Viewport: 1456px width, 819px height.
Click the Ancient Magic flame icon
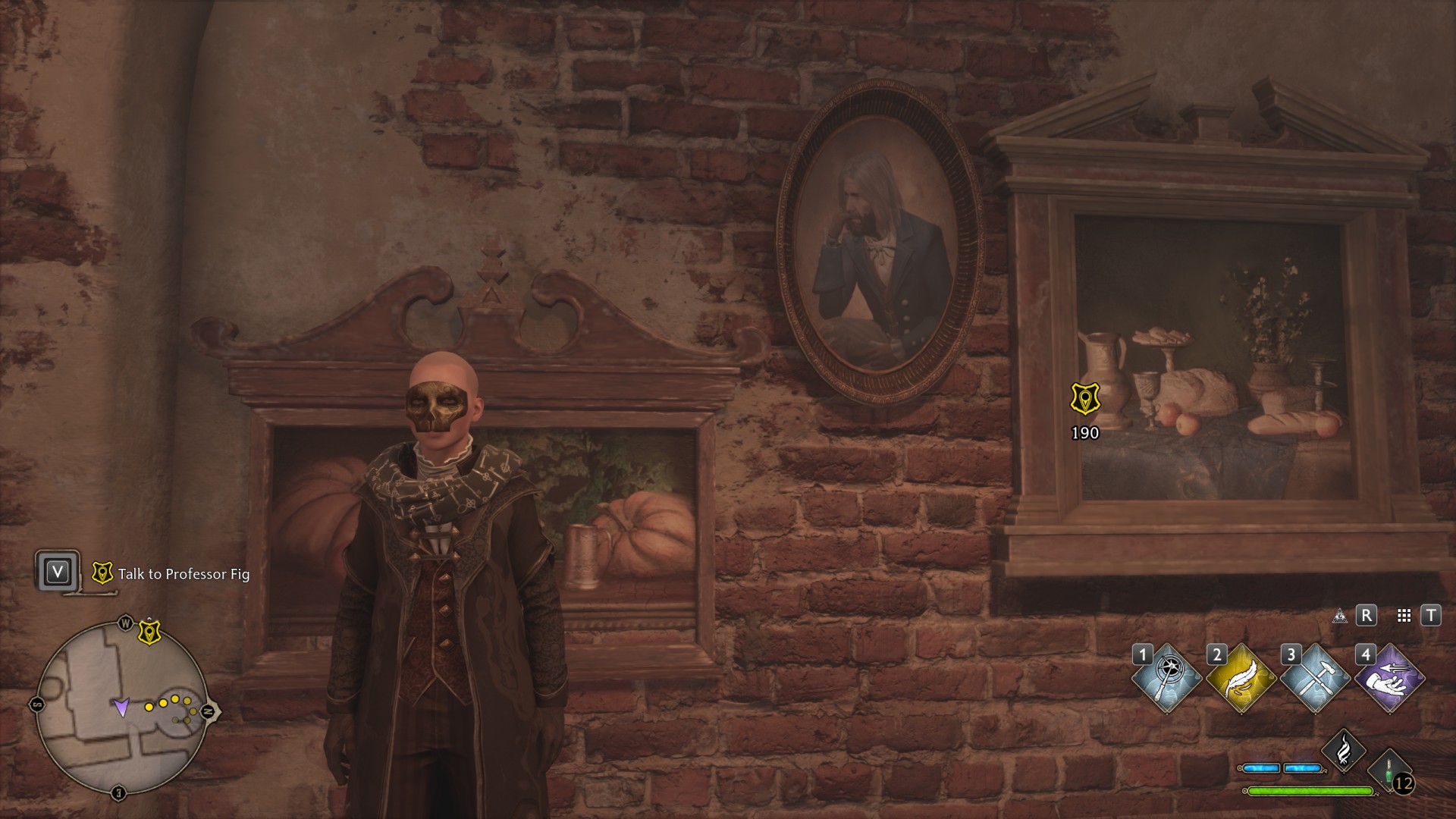pyautogui.click(x=1343, y=750)
